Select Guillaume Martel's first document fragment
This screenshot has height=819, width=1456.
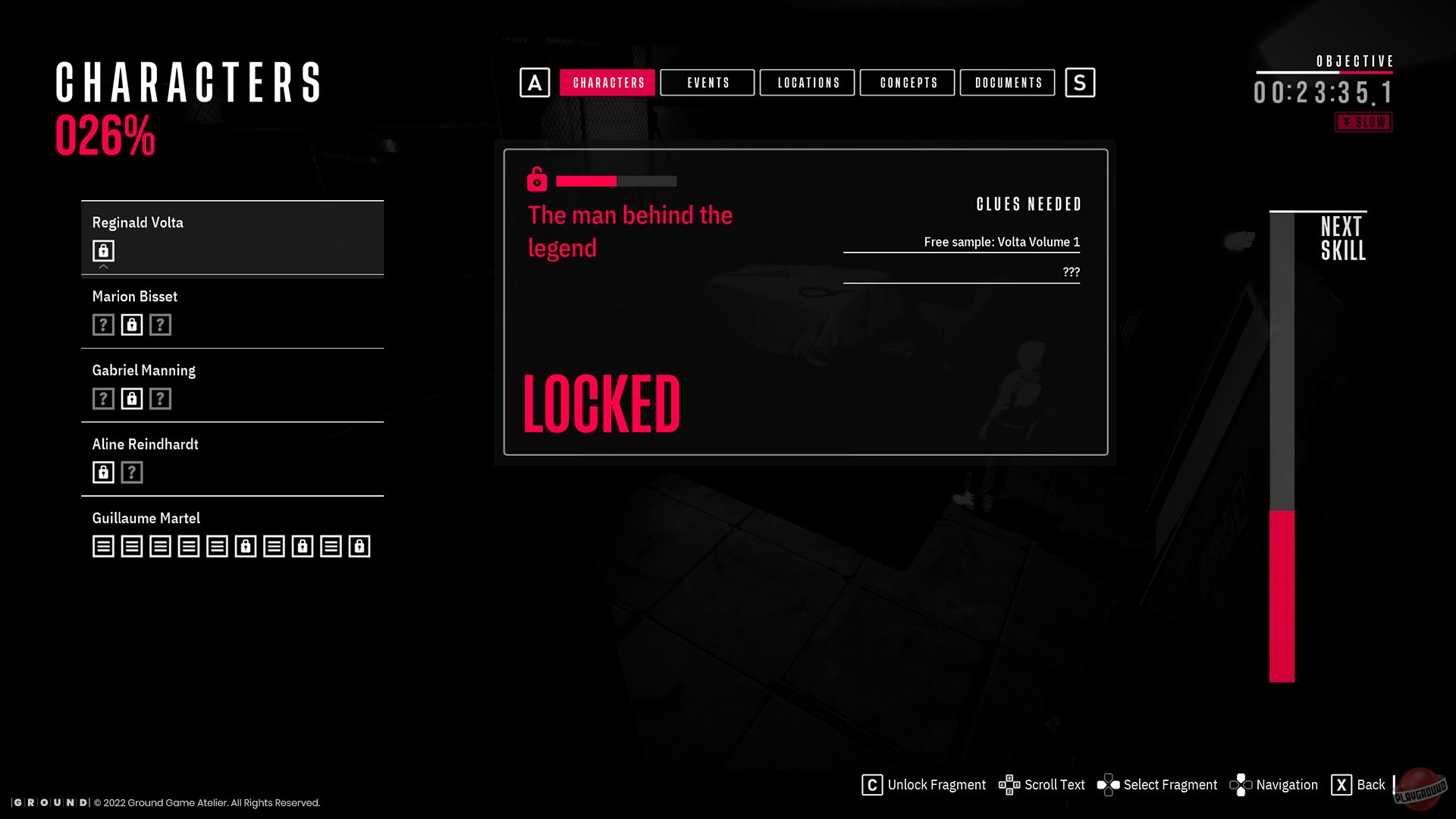[x=103, y=545]
